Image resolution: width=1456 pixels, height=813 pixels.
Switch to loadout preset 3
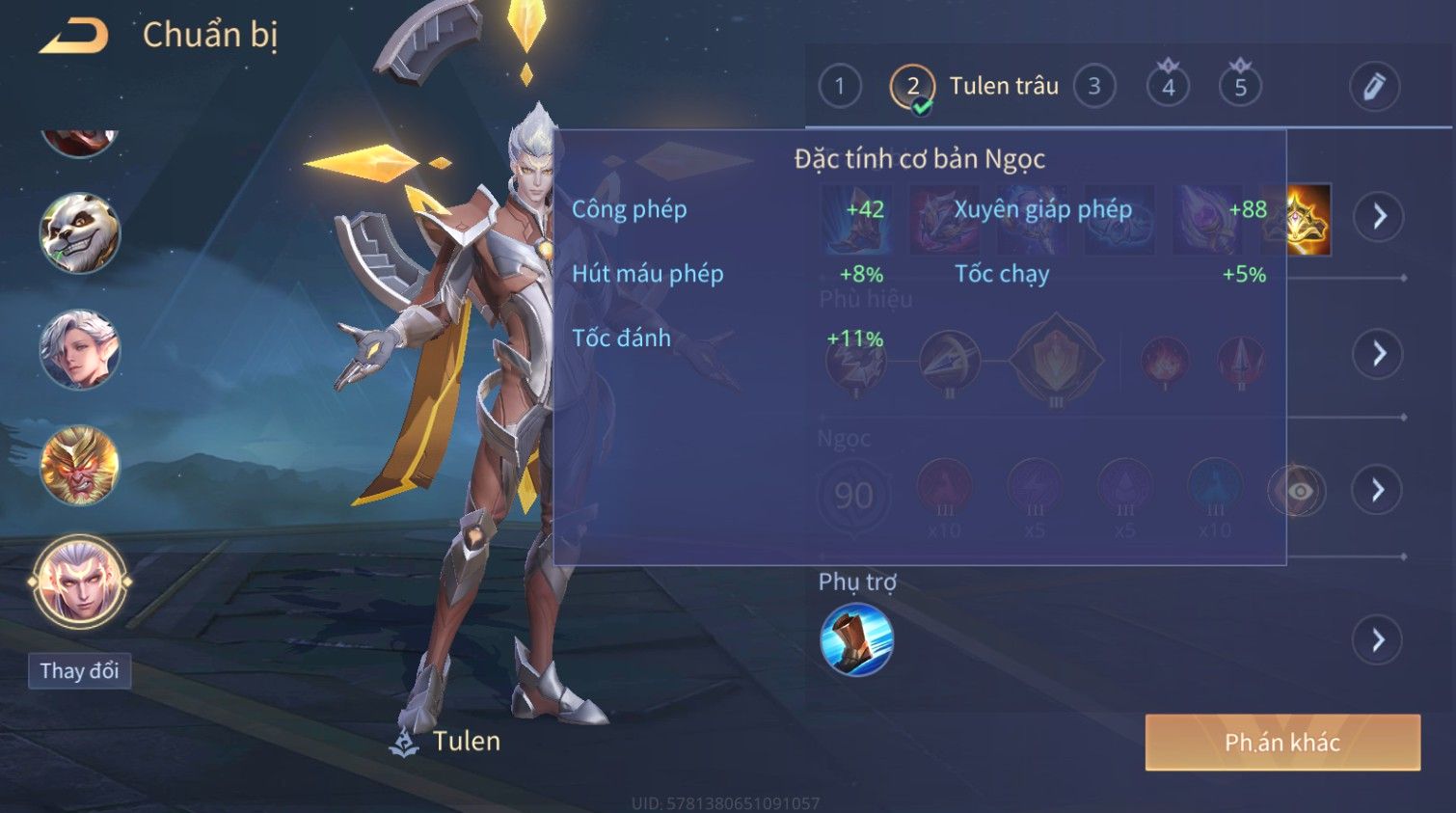(x=1094, y=87)
